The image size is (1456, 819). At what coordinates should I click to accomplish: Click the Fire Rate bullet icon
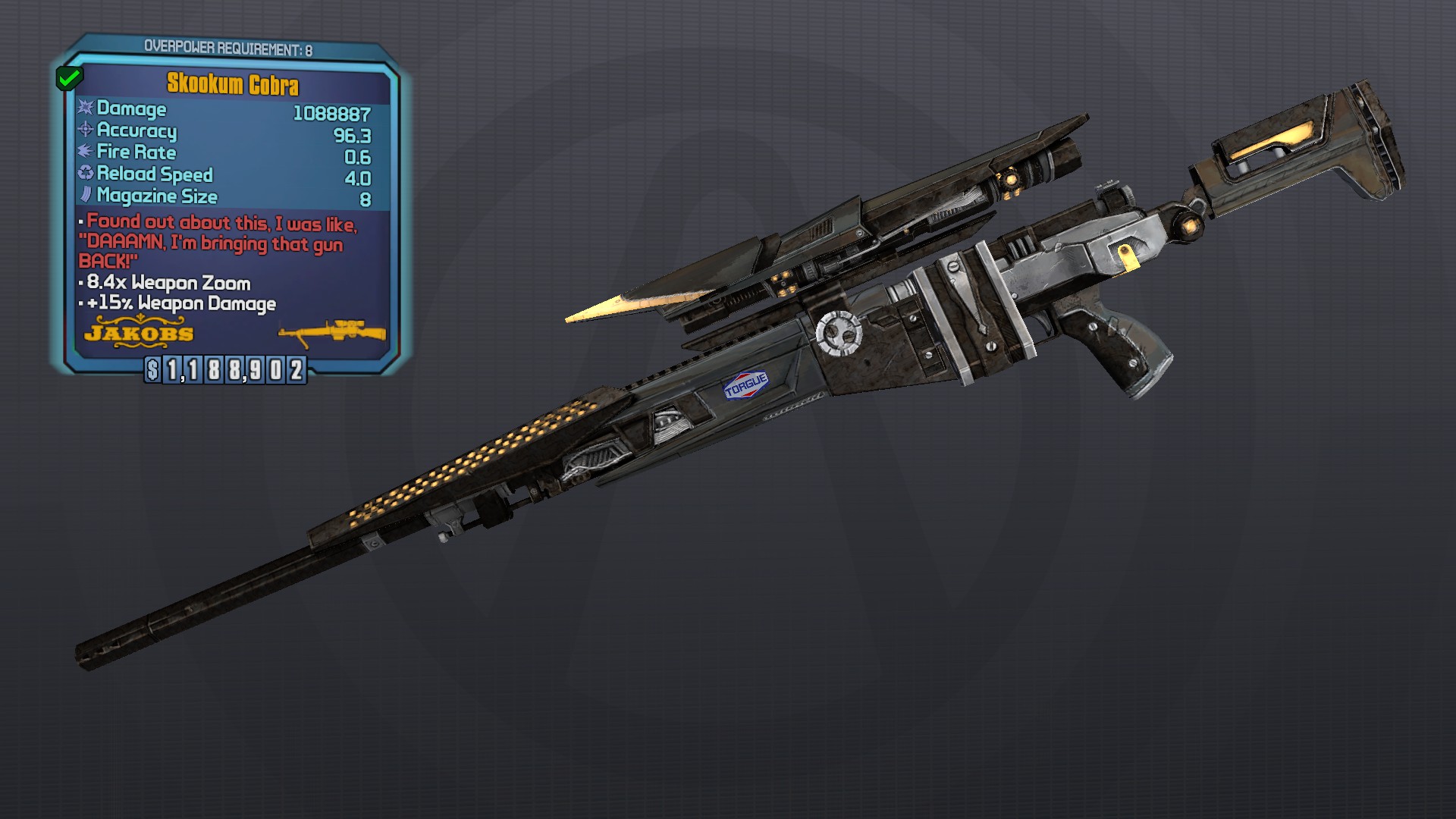[x=86, y=152]
